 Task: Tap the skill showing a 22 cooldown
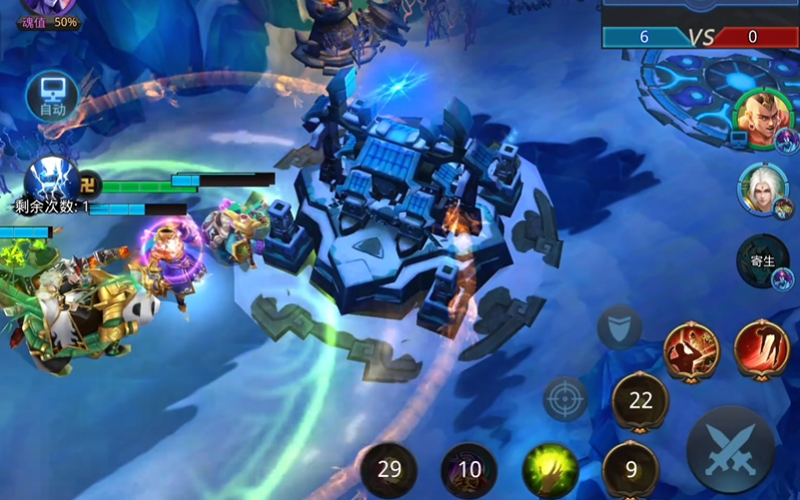click(640, 400)
